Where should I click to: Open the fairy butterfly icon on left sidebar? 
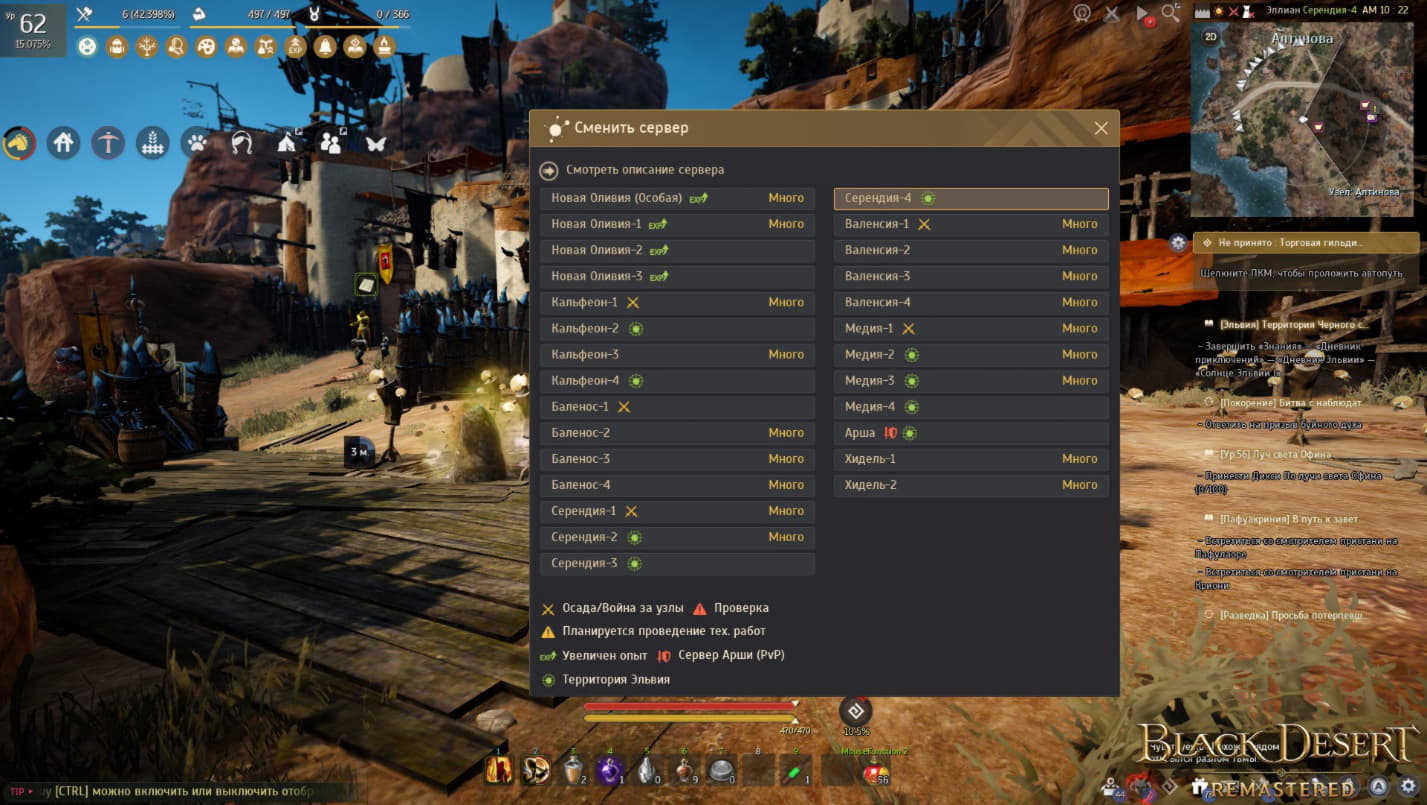coord(374,142)
